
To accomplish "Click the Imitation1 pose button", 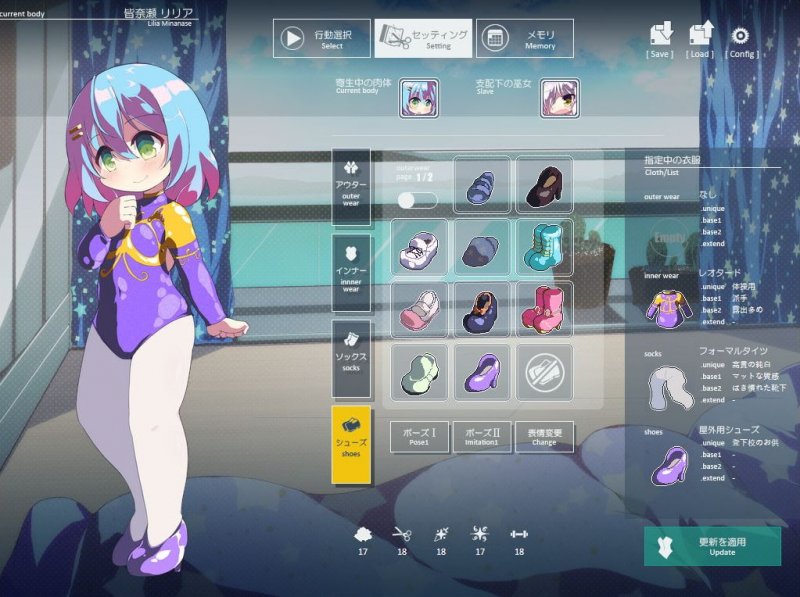I will click(482, 437).
